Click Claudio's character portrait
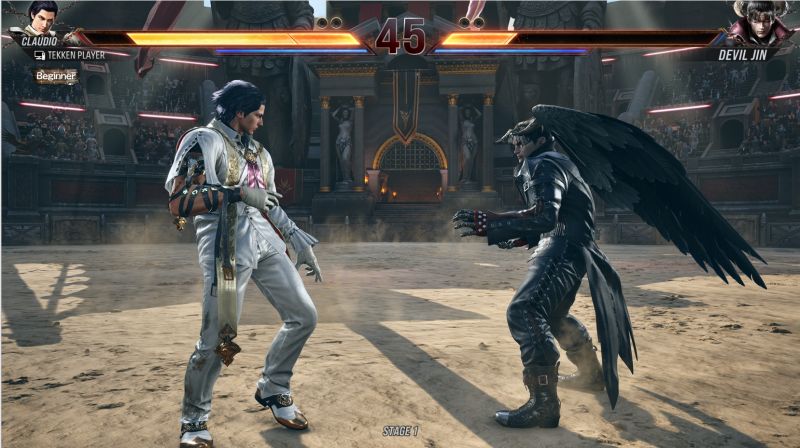Viewport: 800px width, 448px height. [x=42, y=16]
